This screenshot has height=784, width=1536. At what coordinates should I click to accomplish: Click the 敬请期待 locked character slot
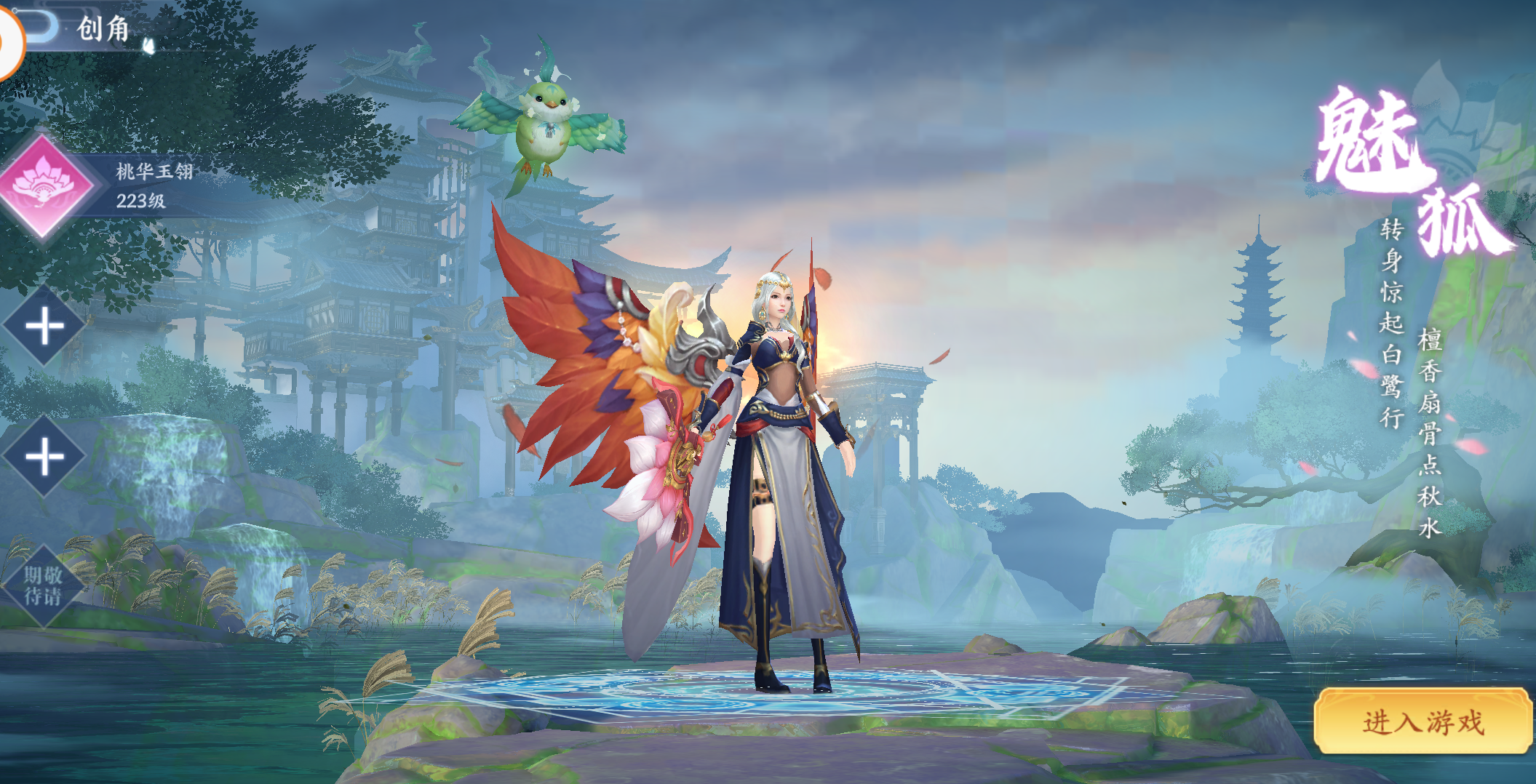coord(44,586)
